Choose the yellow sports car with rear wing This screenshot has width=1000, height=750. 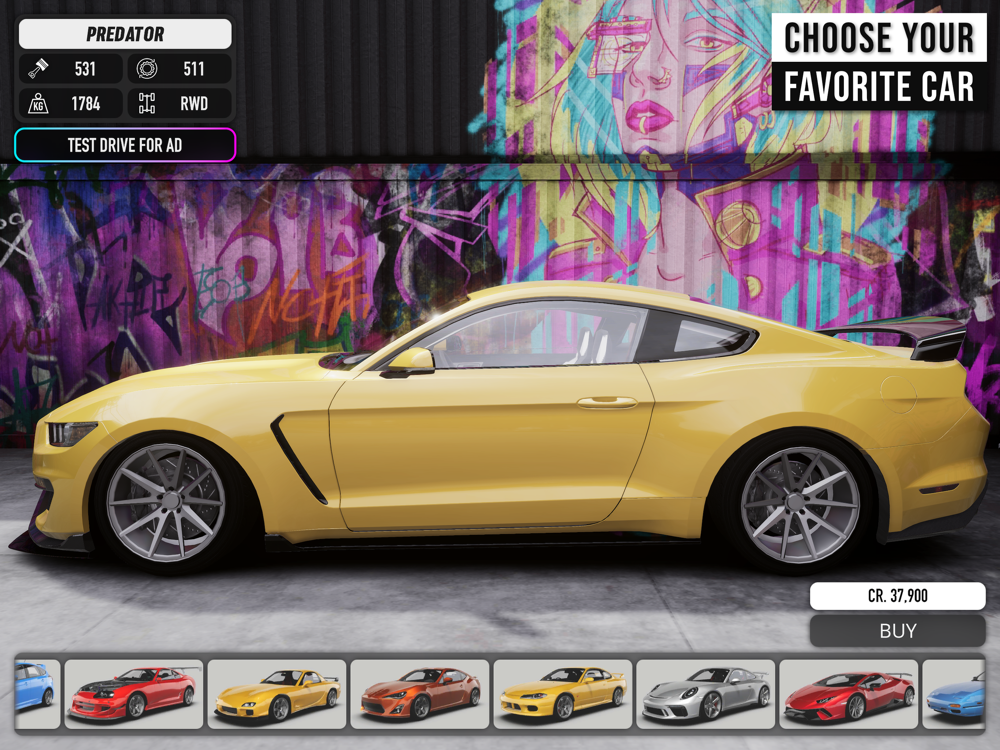(277, 693)
